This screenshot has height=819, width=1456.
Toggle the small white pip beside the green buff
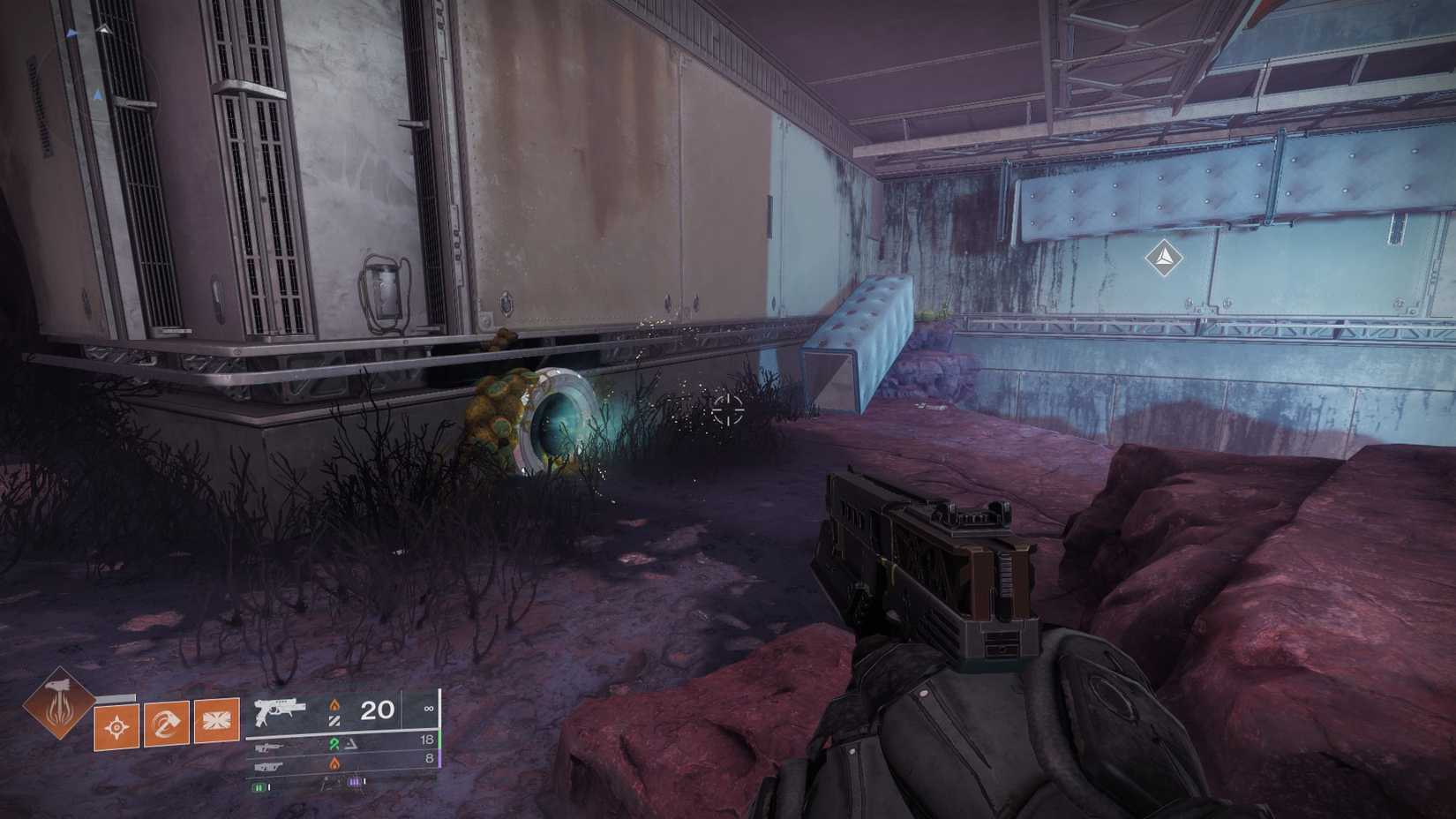coord(269,786)
